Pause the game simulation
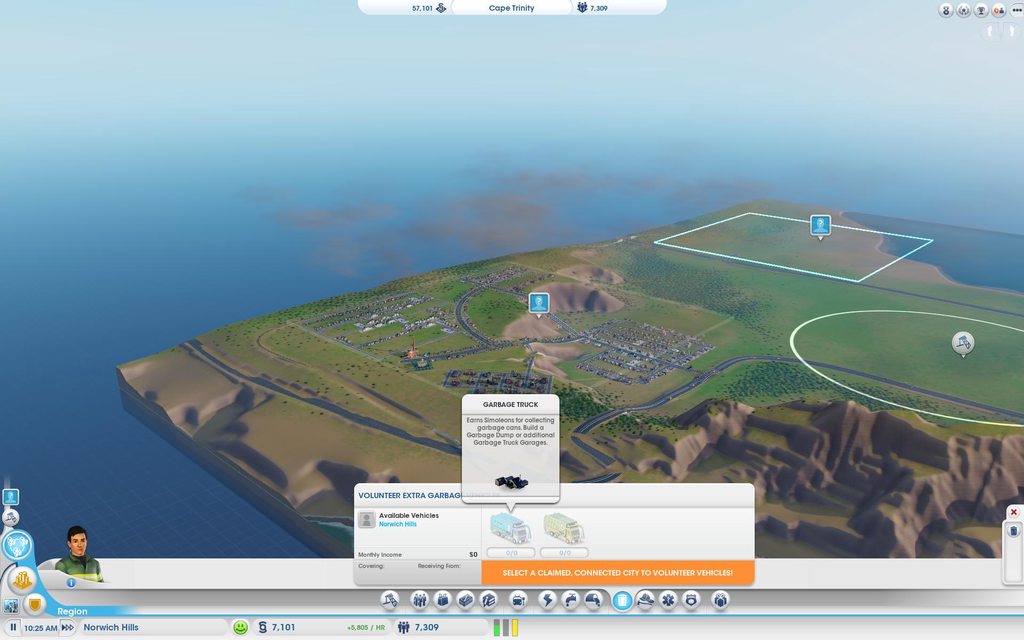 [x=13, y=628]
